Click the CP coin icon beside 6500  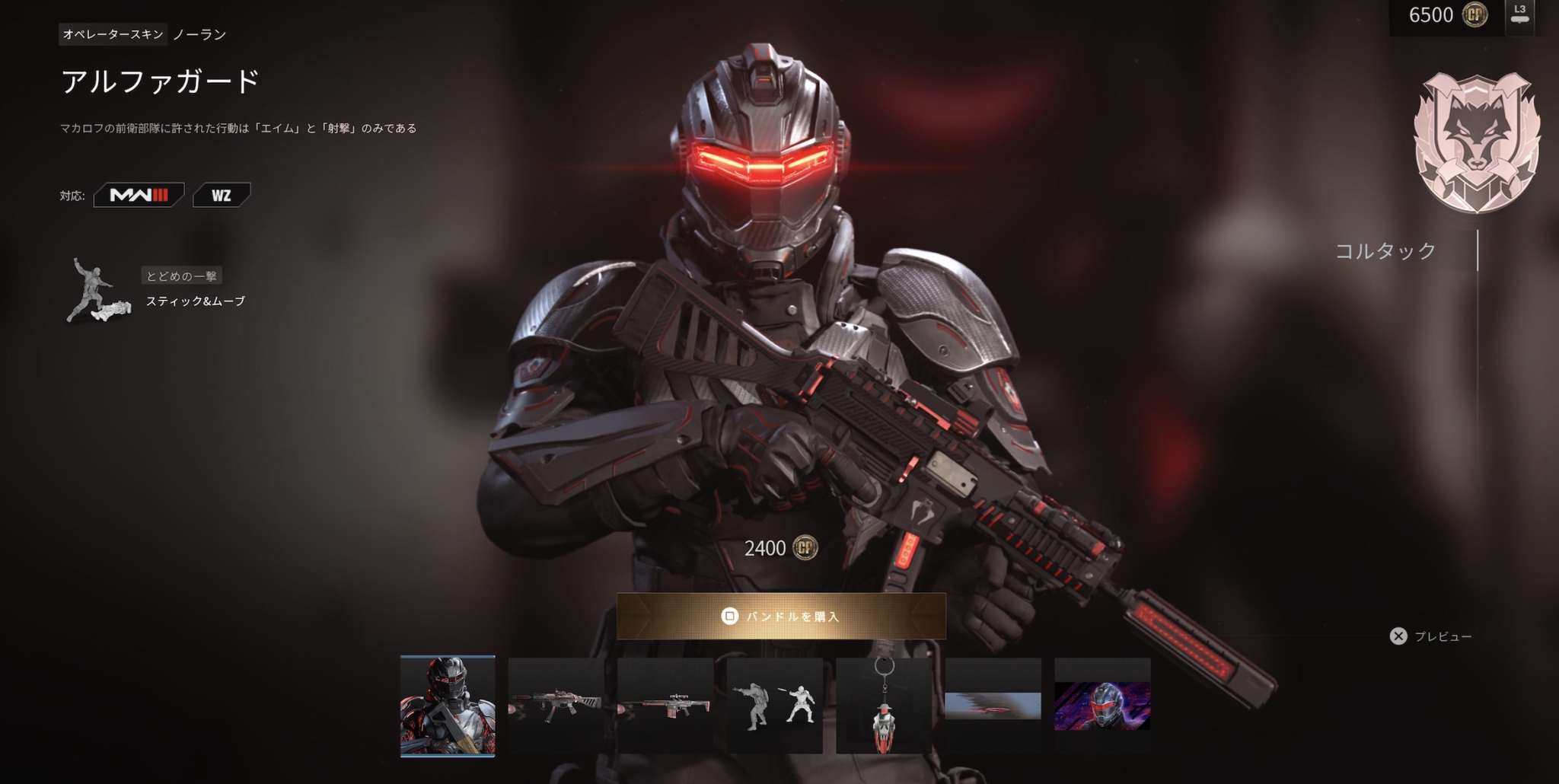[x=1476, y=15]
